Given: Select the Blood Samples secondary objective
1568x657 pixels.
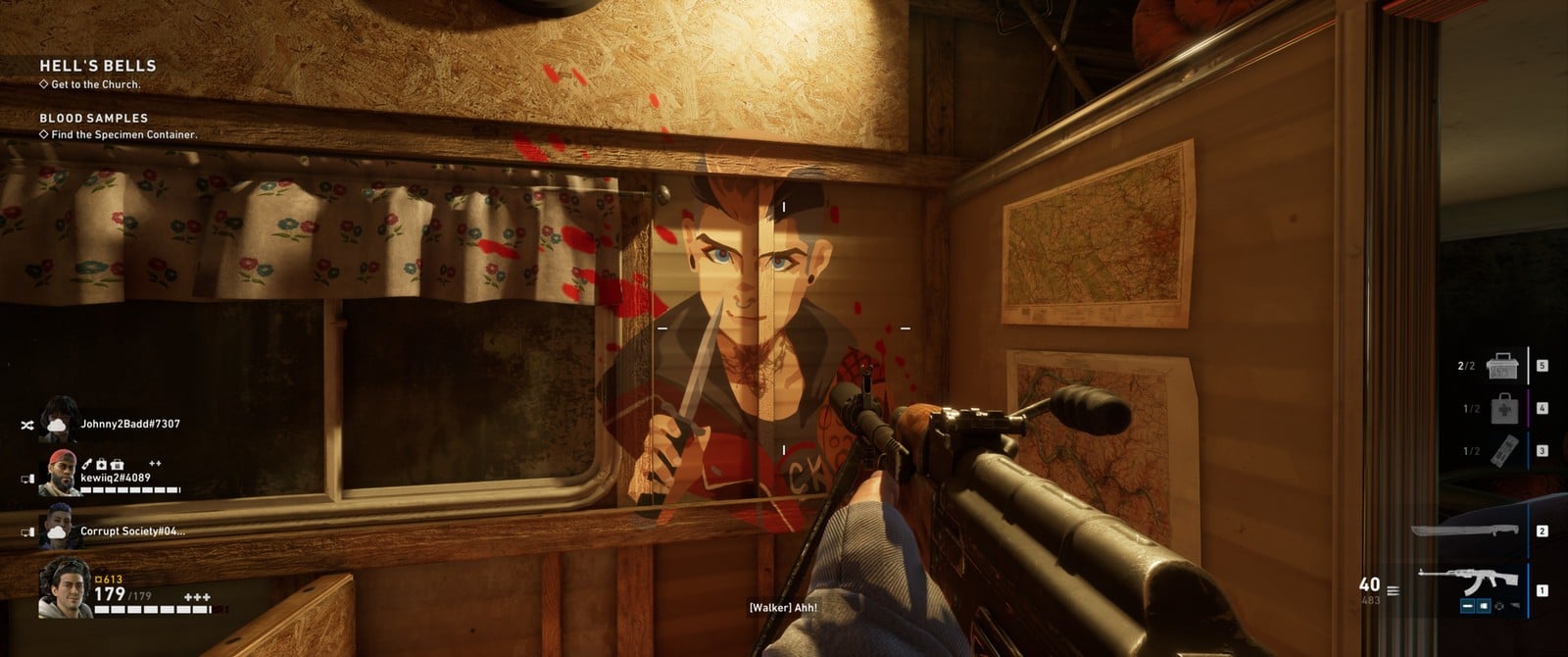Looking at the screenshot, I should [93, 119].
